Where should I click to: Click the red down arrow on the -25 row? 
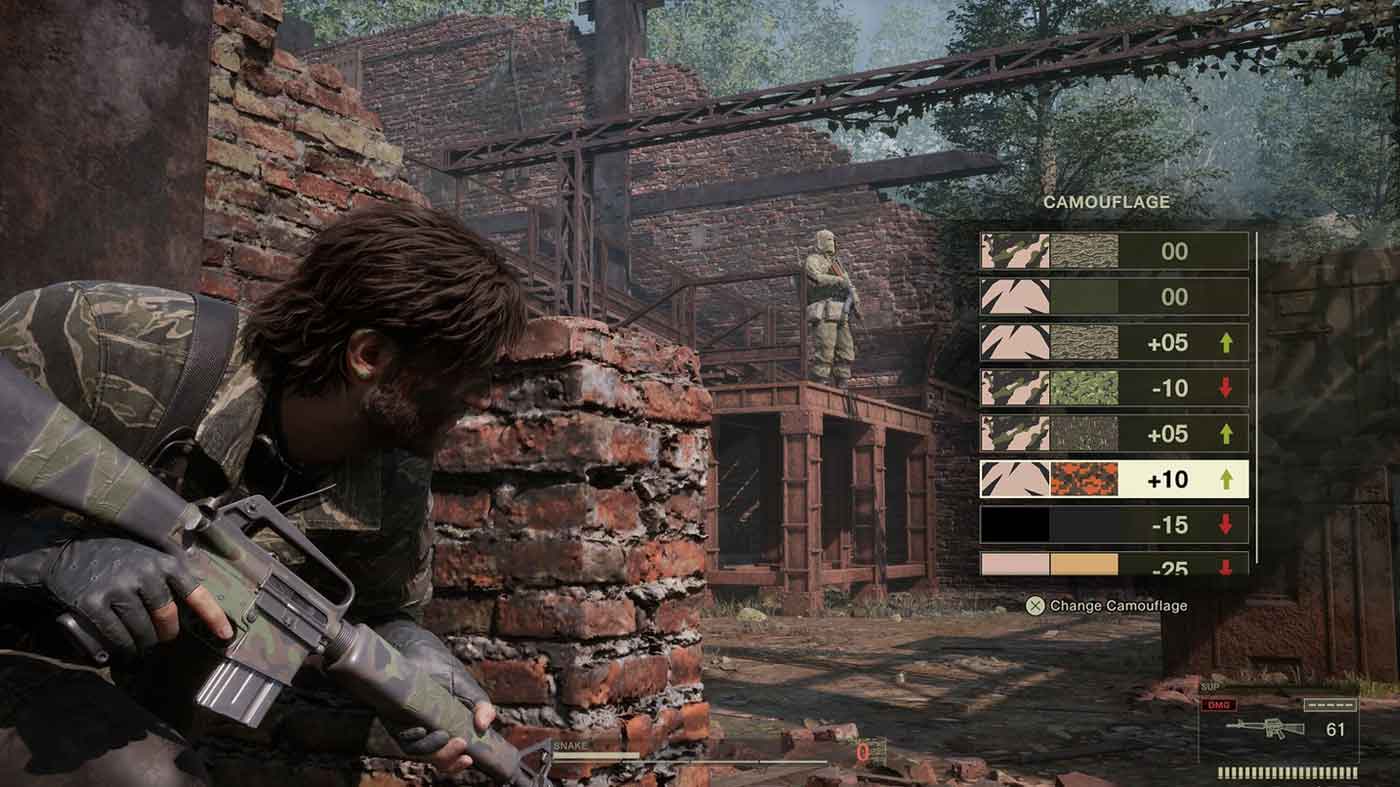(1226, 567)
